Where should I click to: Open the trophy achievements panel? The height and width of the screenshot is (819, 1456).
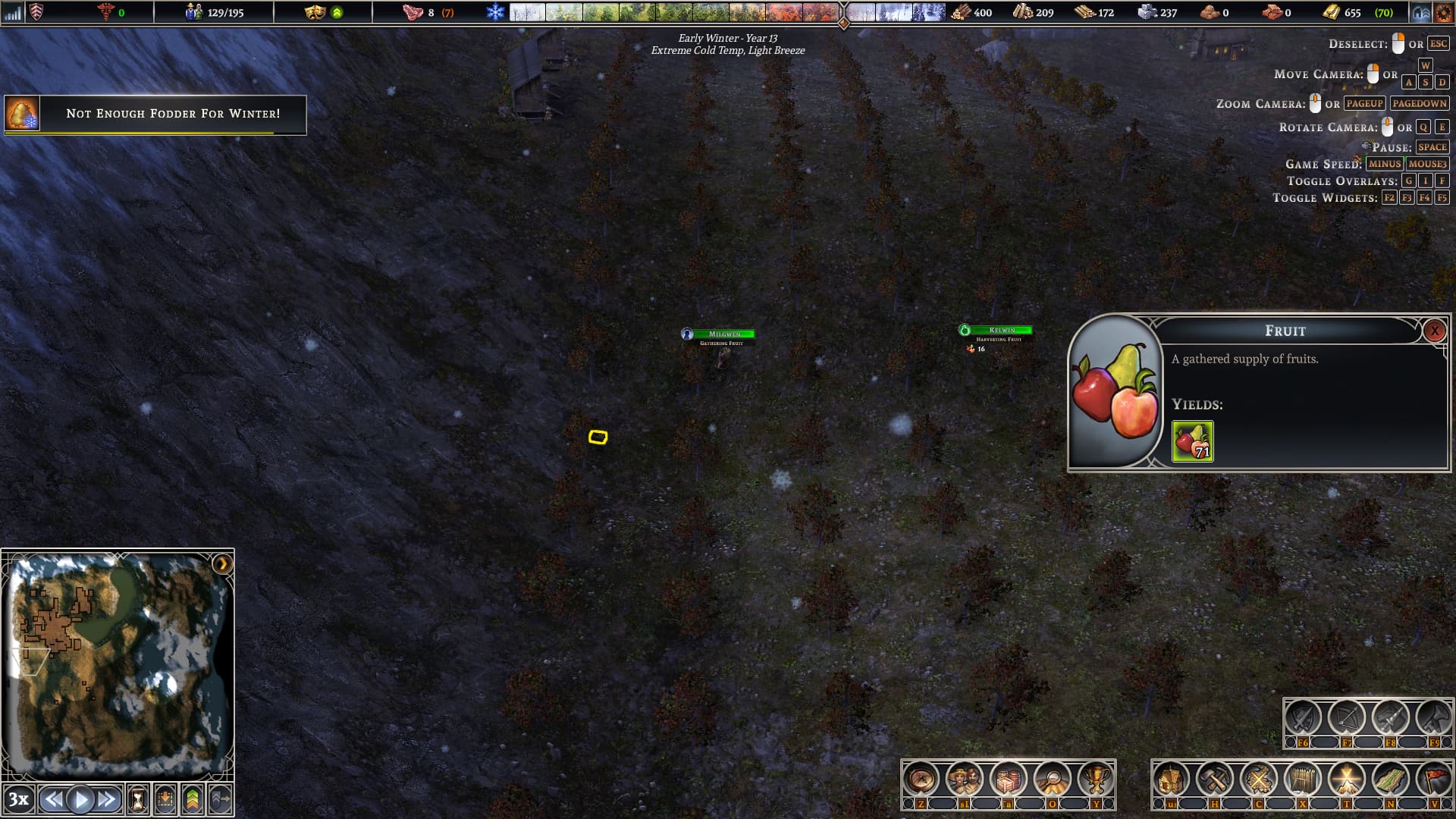click(1096, 779)
